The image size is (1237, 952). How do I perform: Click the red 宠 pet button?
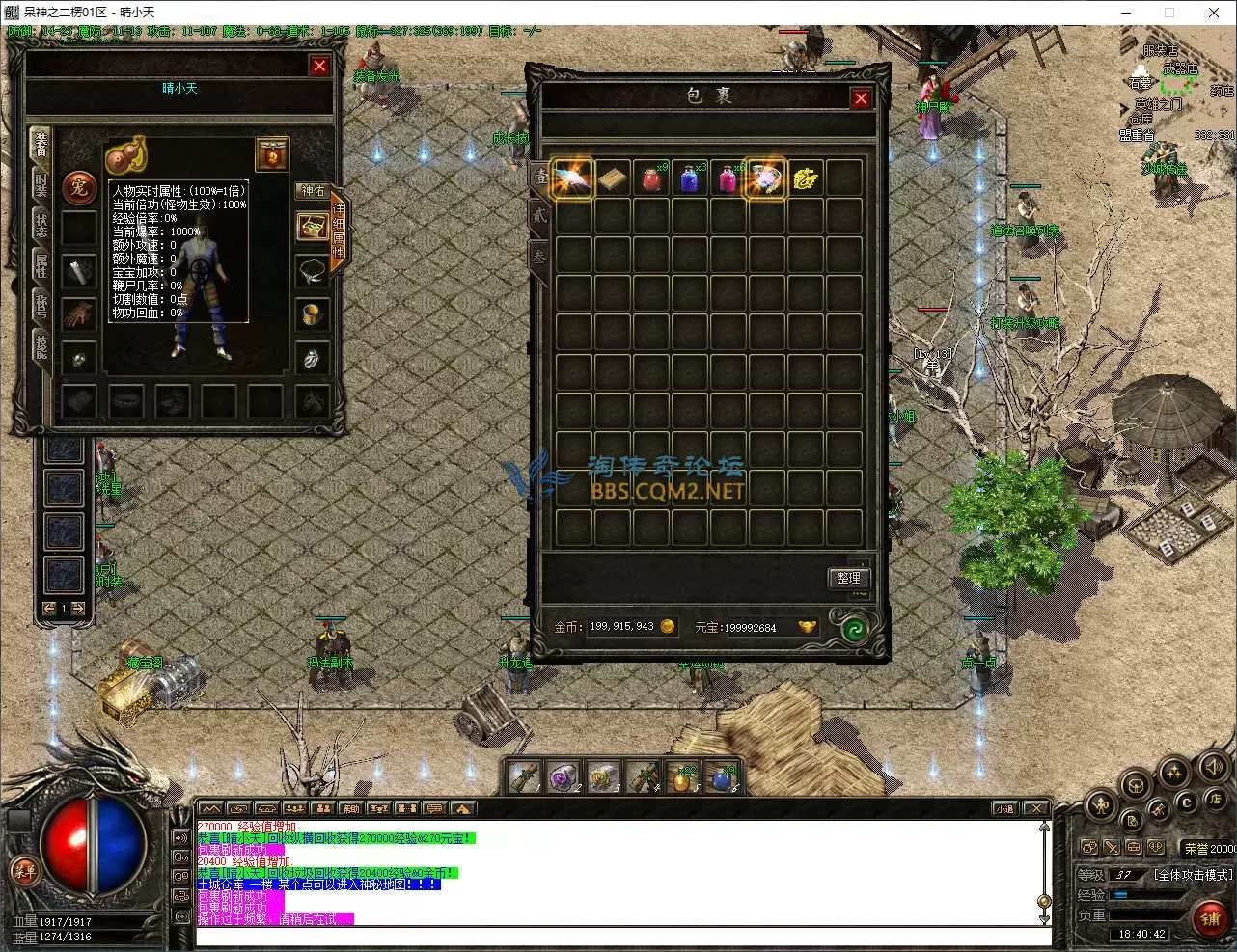click(78, 186)
